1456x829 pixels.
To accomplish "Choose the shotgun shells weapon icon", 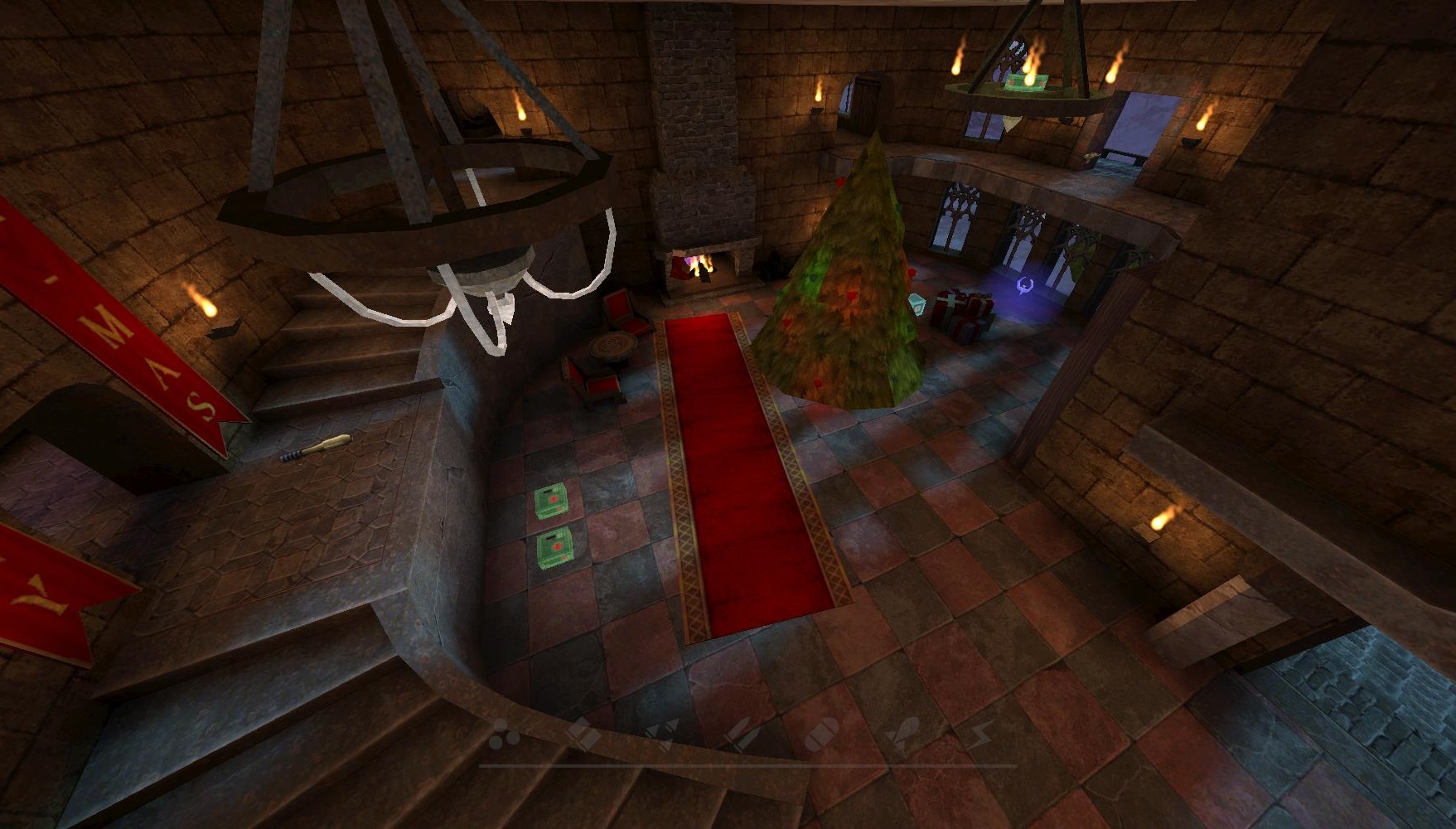I will pyautogui.click(x=583, y=734).
